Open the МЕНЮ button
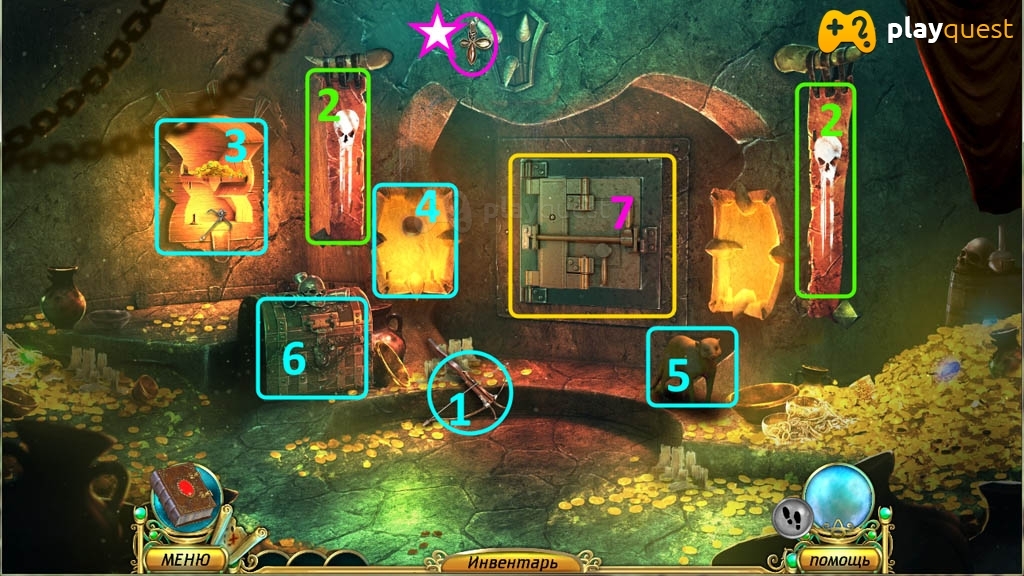1024x576 pixels. coord(182,559)
